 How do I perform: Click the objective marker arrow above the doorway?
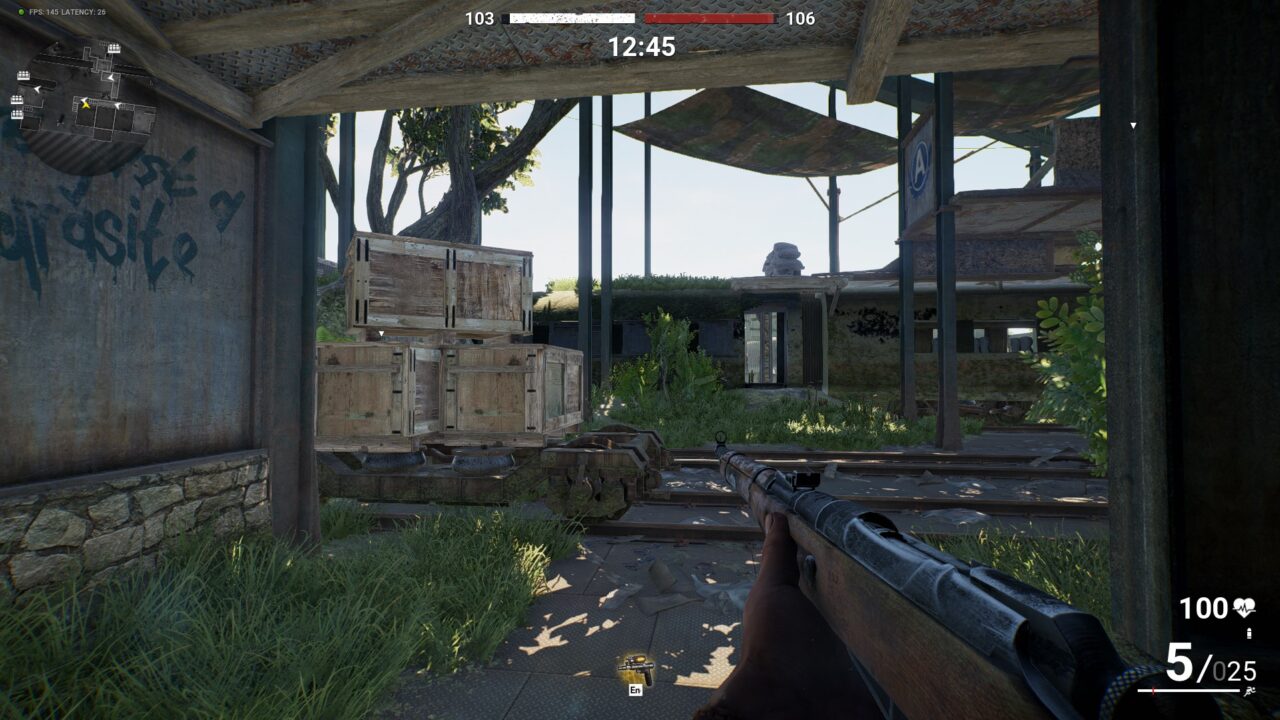[x=1134, y=127]
